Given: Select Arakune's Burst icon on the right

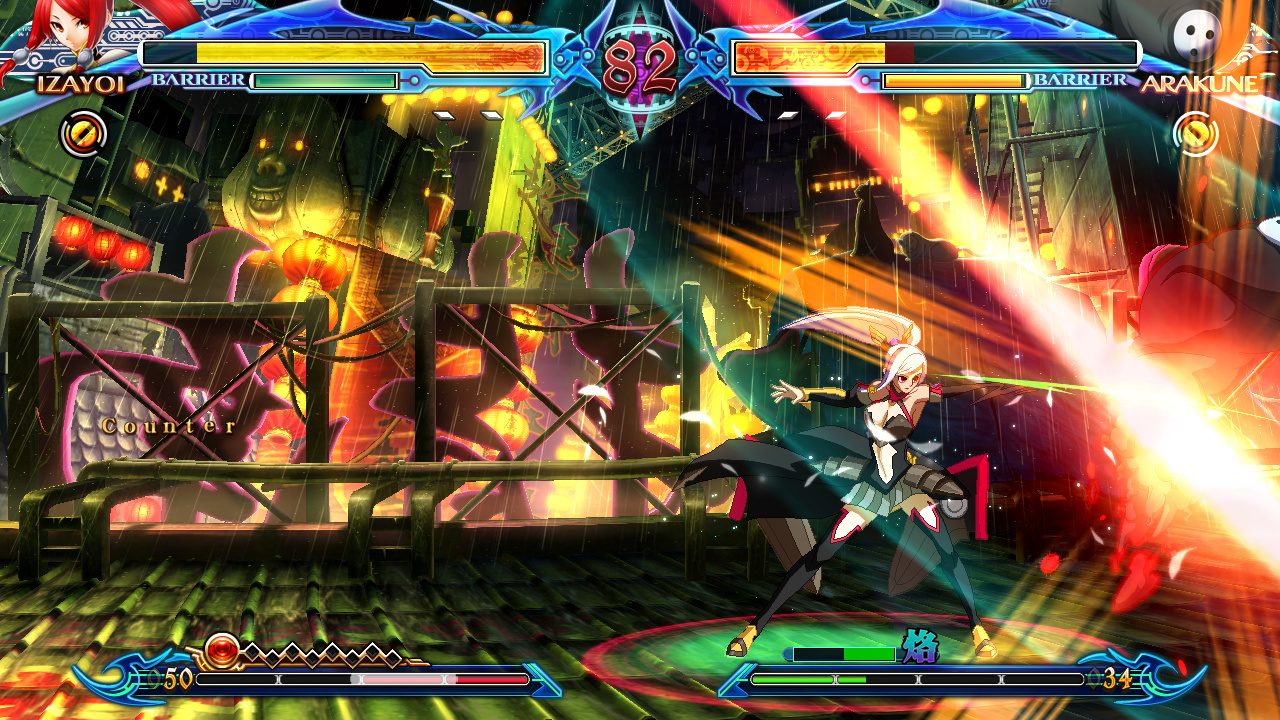Looking at the screenshot, I should pos(1197,132).
